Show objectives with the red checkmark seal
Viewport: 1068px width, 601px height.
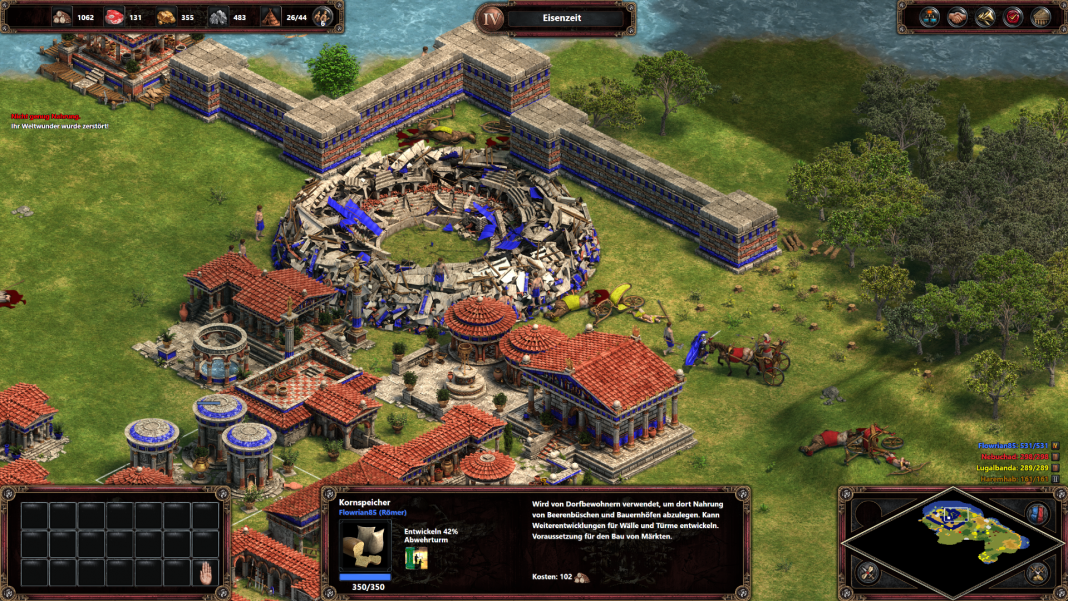click(1013, 17)
